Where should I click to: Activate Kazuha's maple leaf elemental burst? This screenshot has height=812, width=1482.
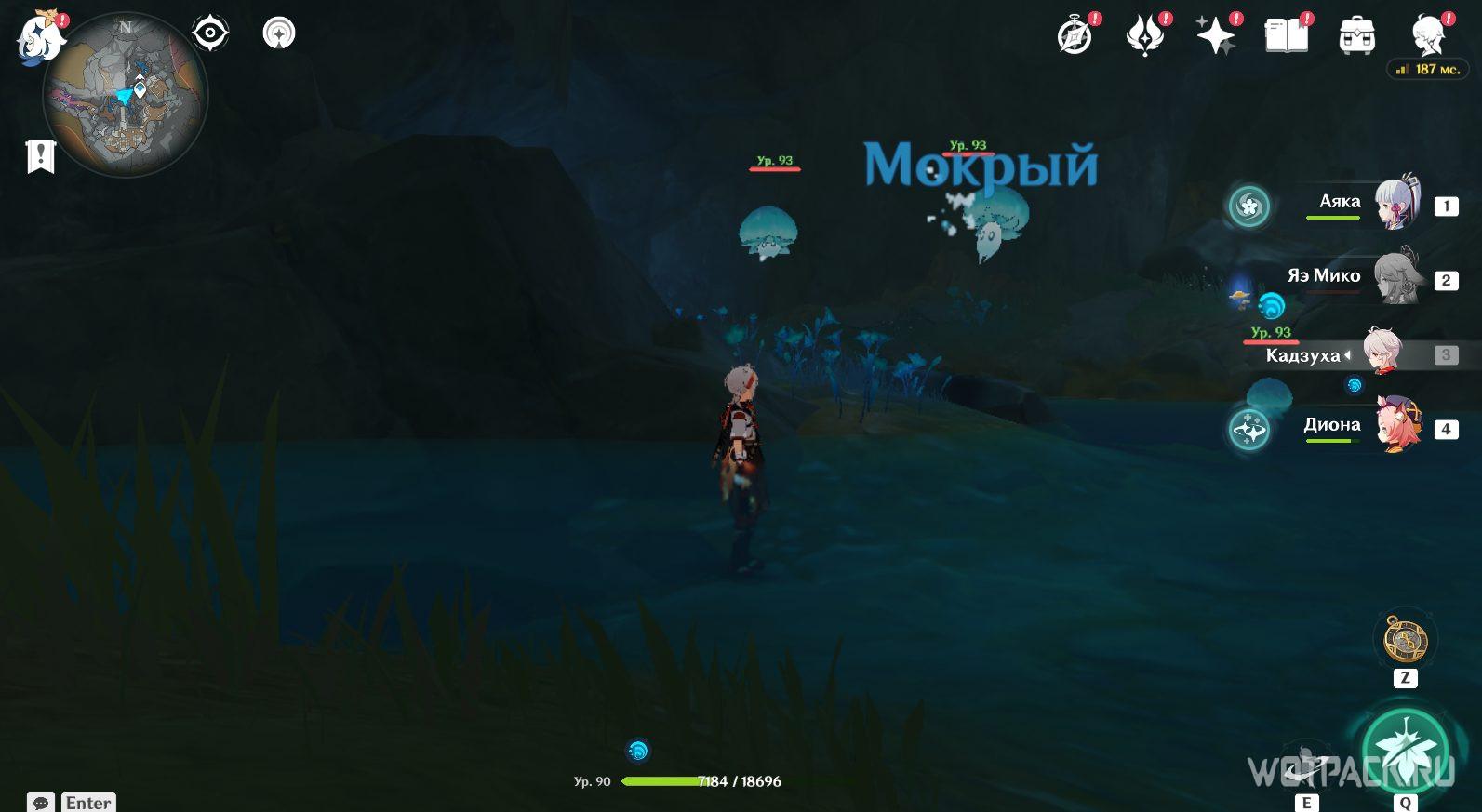[1405, 751]
